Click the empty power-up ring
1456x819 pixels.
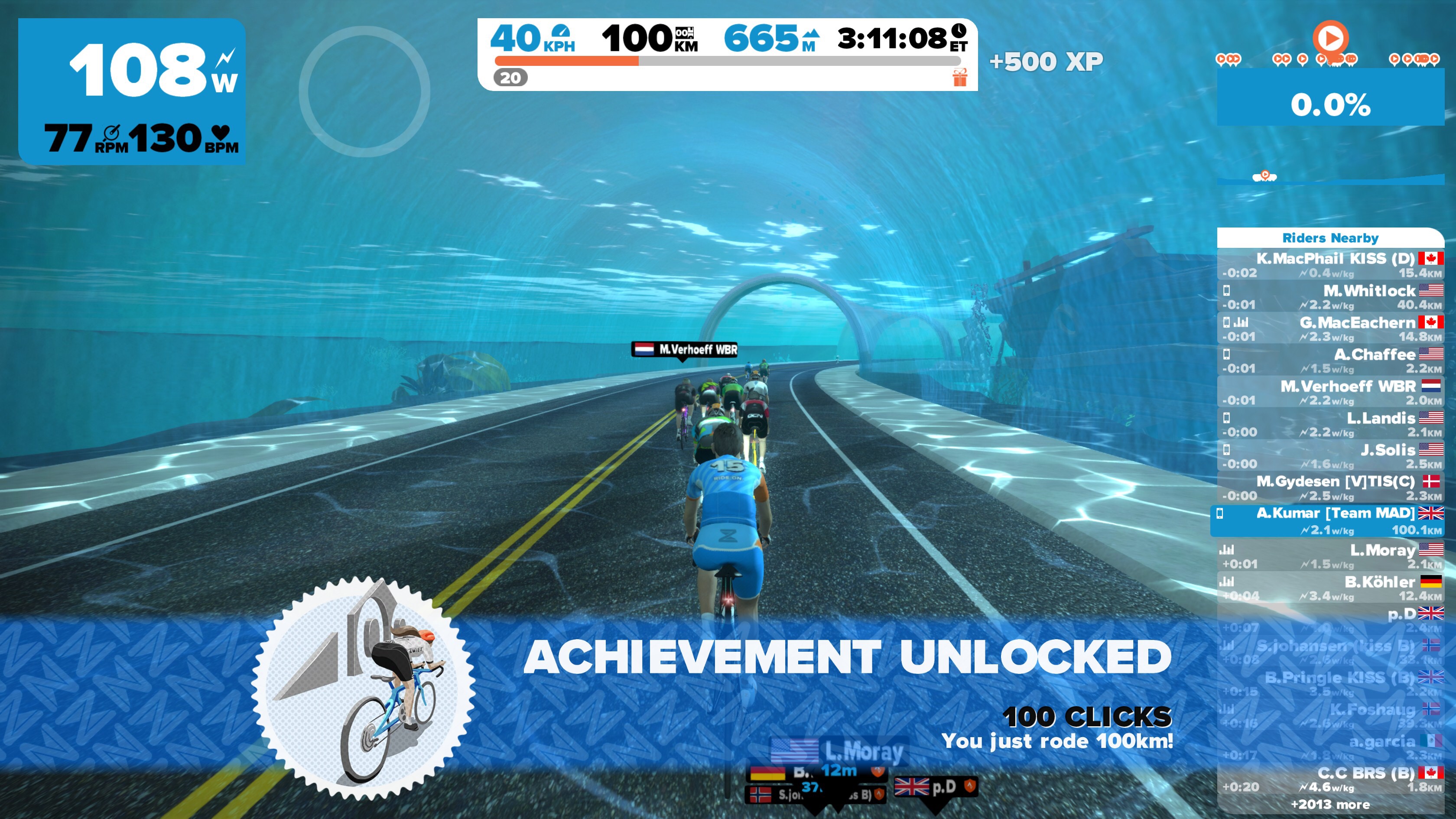364,91
